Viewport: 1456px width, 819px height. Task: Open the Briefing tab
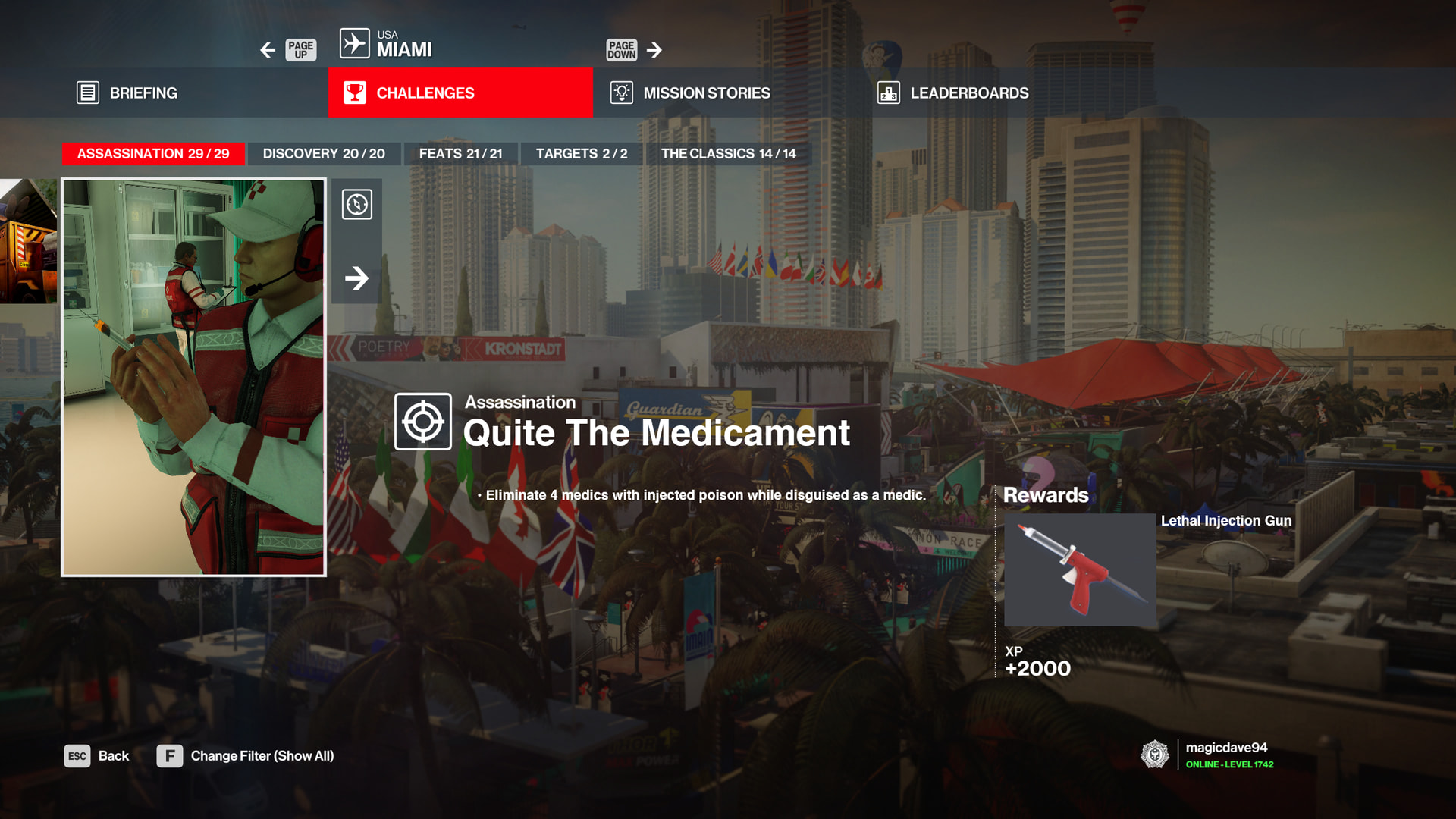tap(127, 93)
